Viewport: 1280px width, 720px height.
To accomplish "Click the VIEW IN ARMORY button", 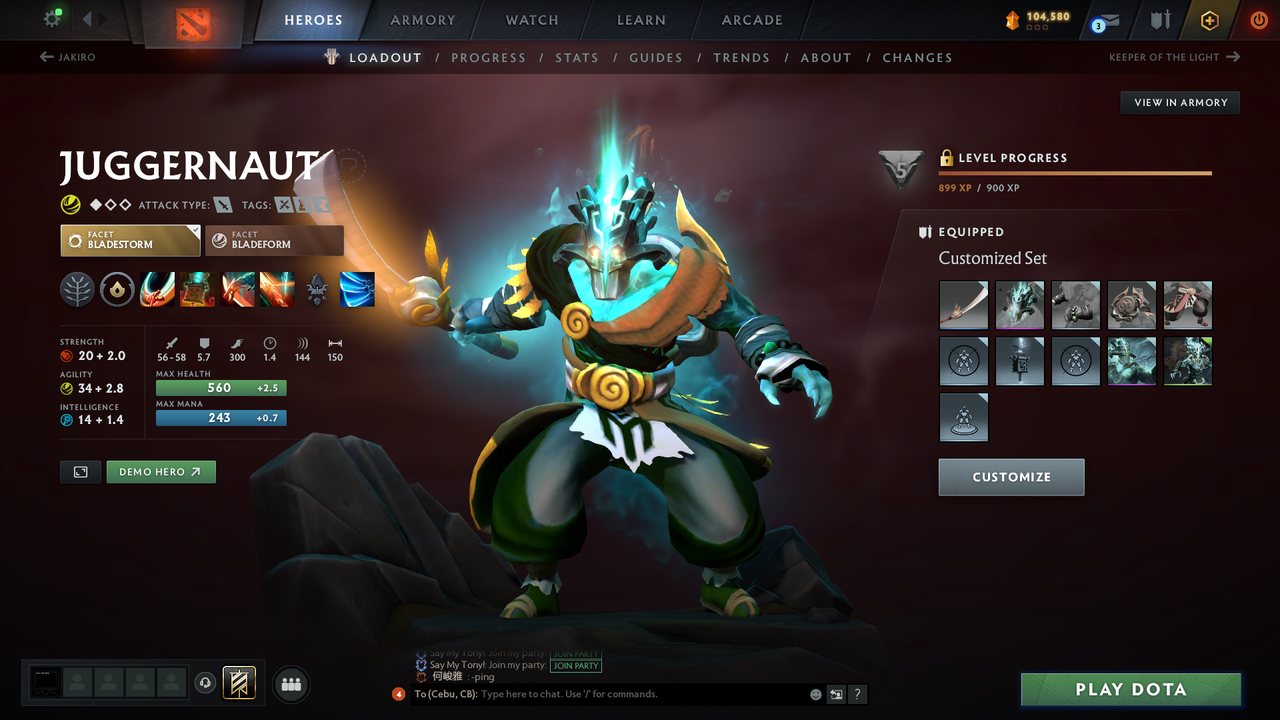I will pos(1179,102).
